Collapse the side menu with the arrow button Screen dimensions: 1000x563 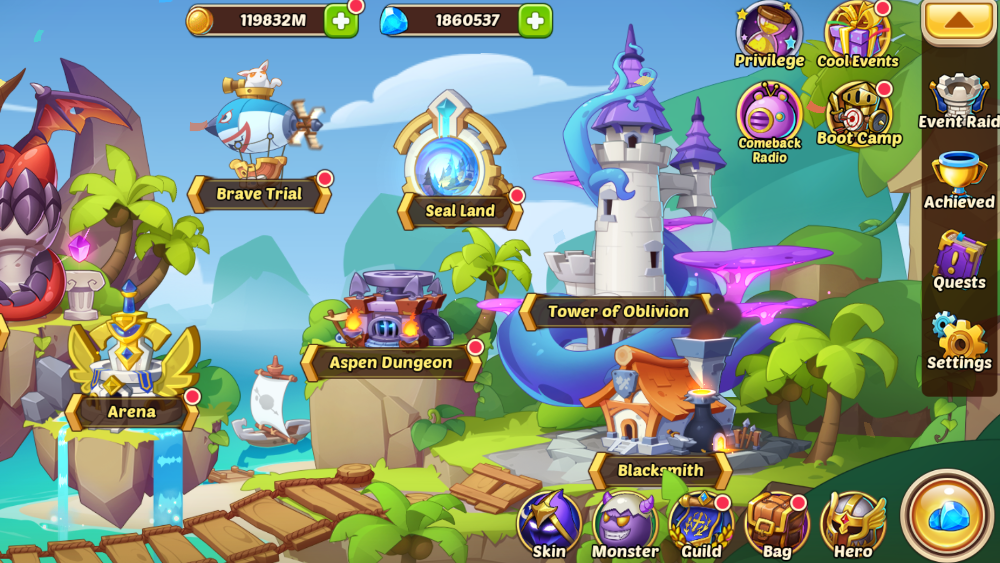click(959, 21)
